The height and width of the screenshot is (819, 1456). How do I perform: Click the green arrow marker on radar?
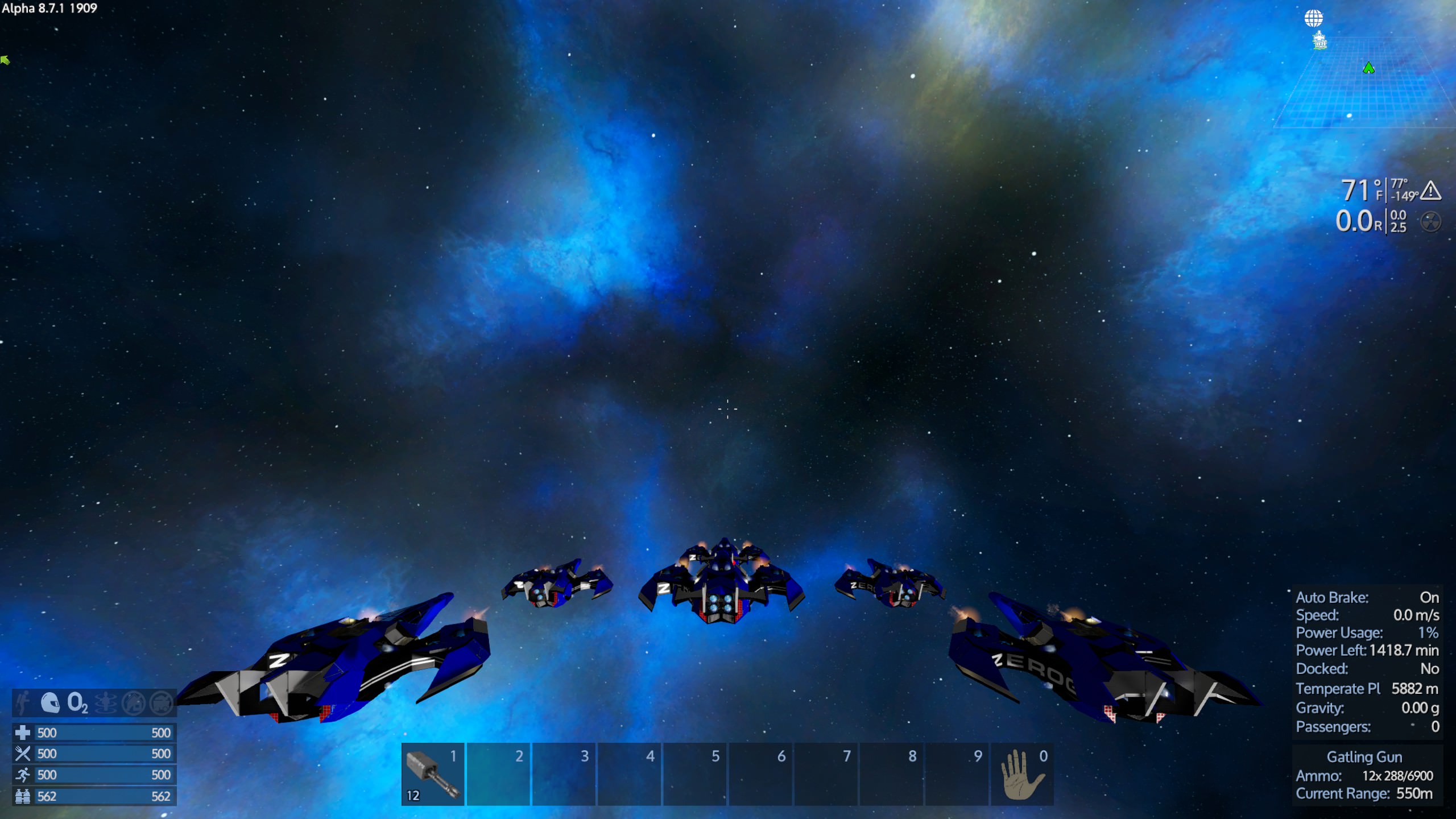pyautogui.click(x=1368, y=68)
